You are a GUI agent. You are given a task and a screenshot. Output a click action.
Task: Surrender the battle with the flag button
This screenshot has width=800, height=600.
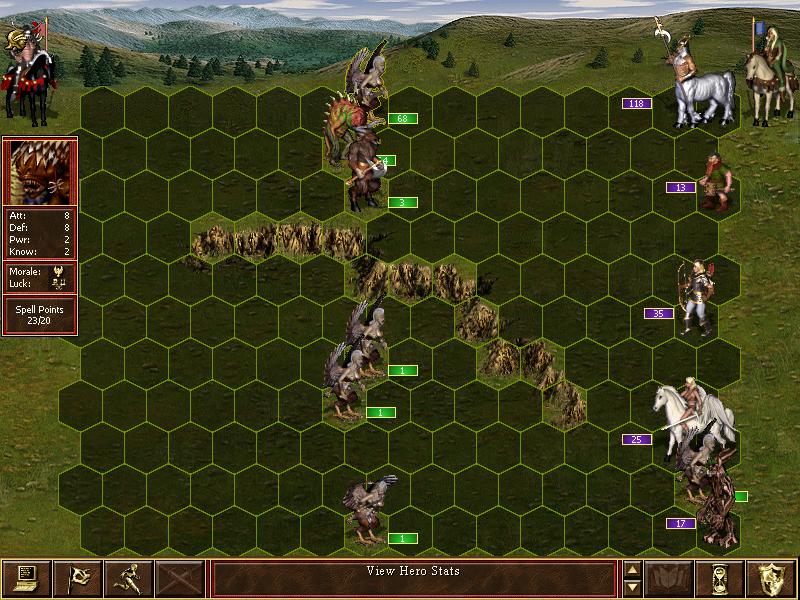pos(77,577)
